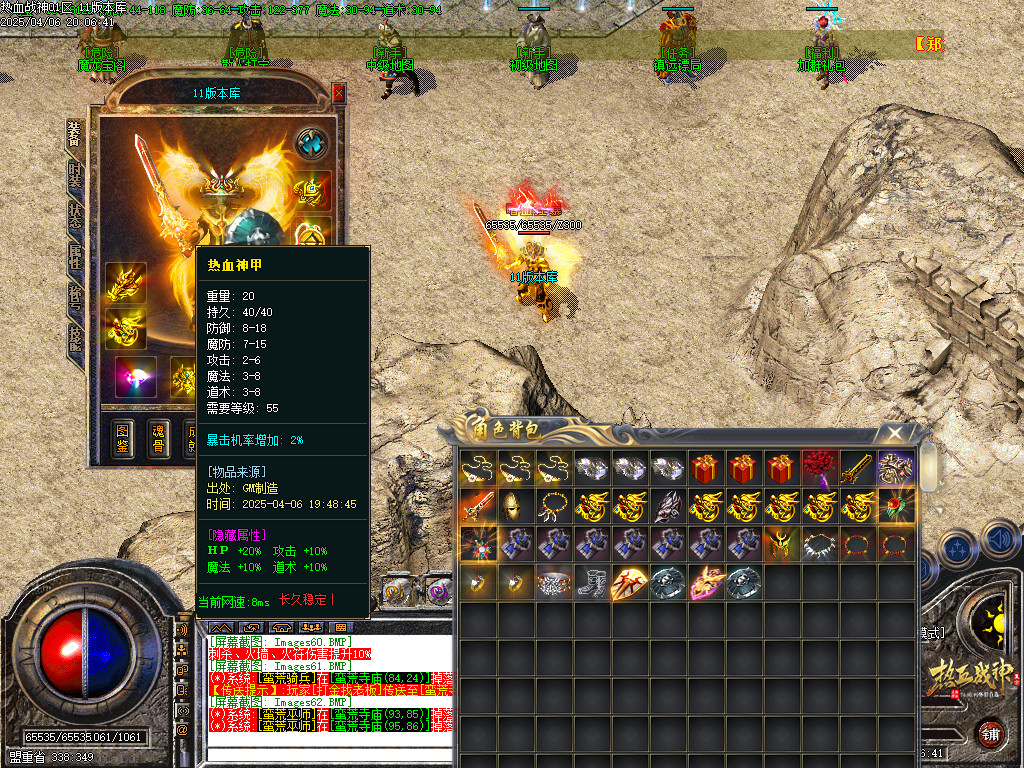Pick the golden helmet in the bag
Viewport: 1024px width, 768px height.
point(516,507)
